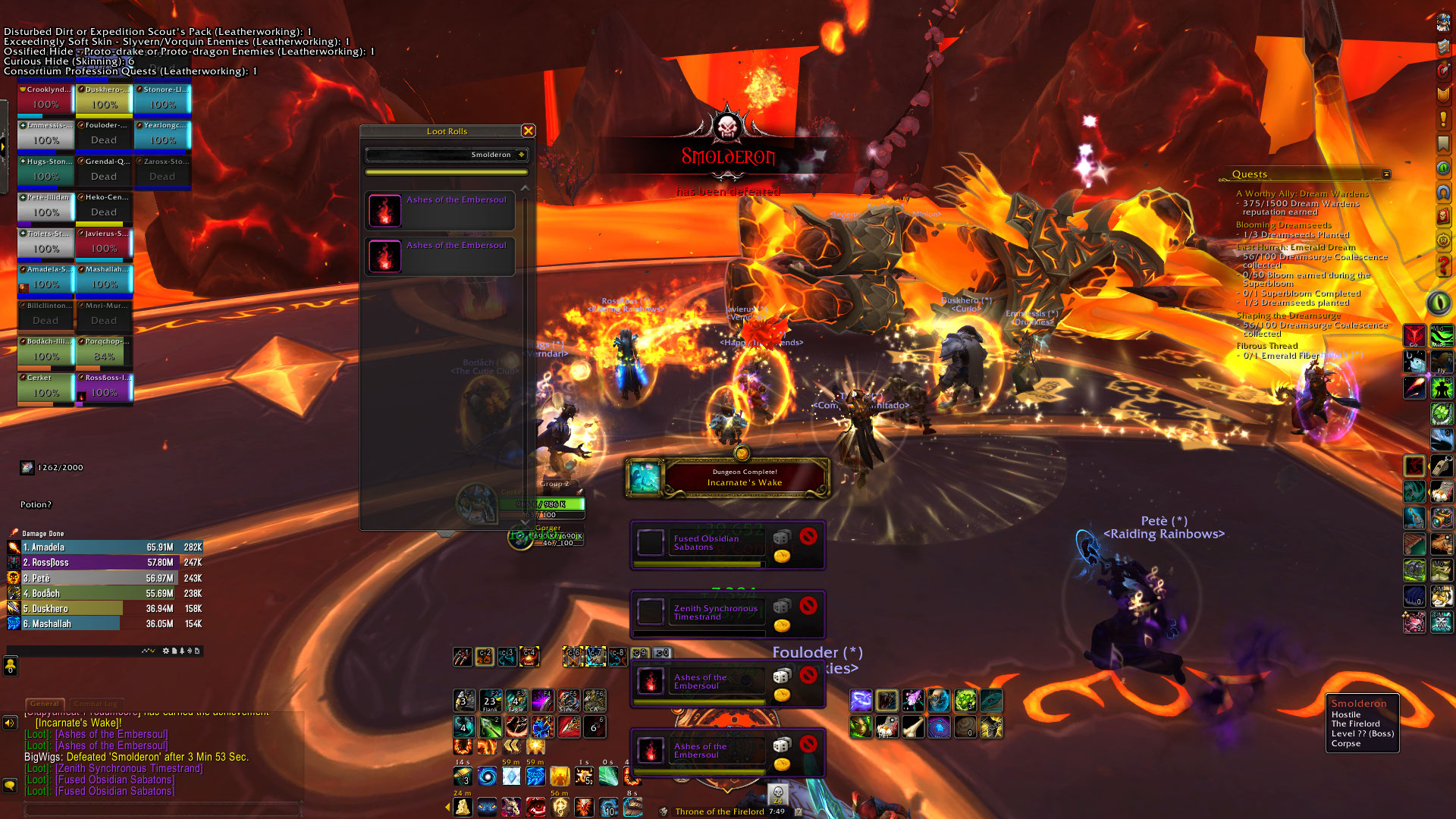The image size is (1456, 819).
Task: Switch to the Combat Log chat tab
Action: (x=95, y=704)
